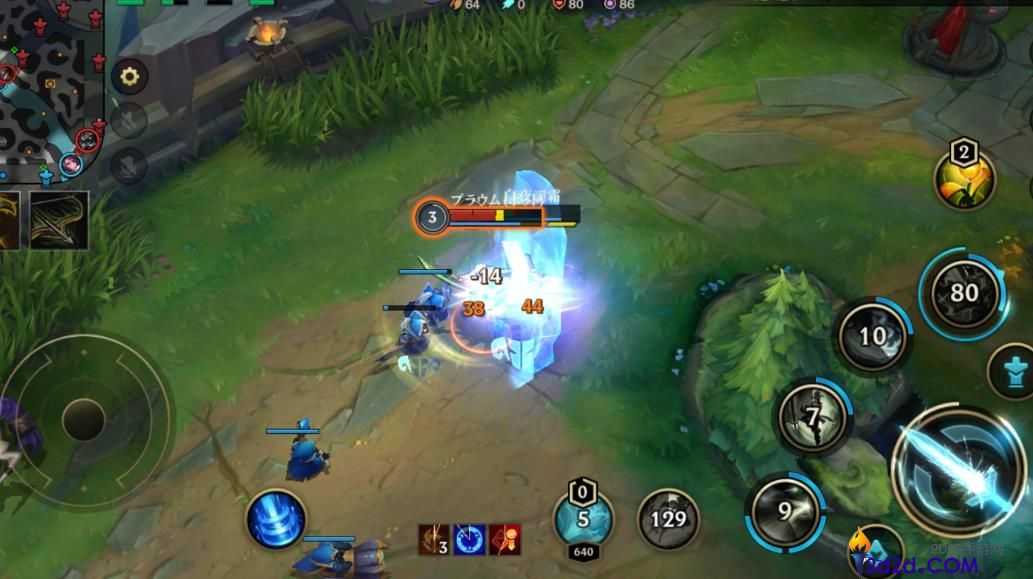
Task: Touch the movement joystick
Action: [x=84, y=420]
